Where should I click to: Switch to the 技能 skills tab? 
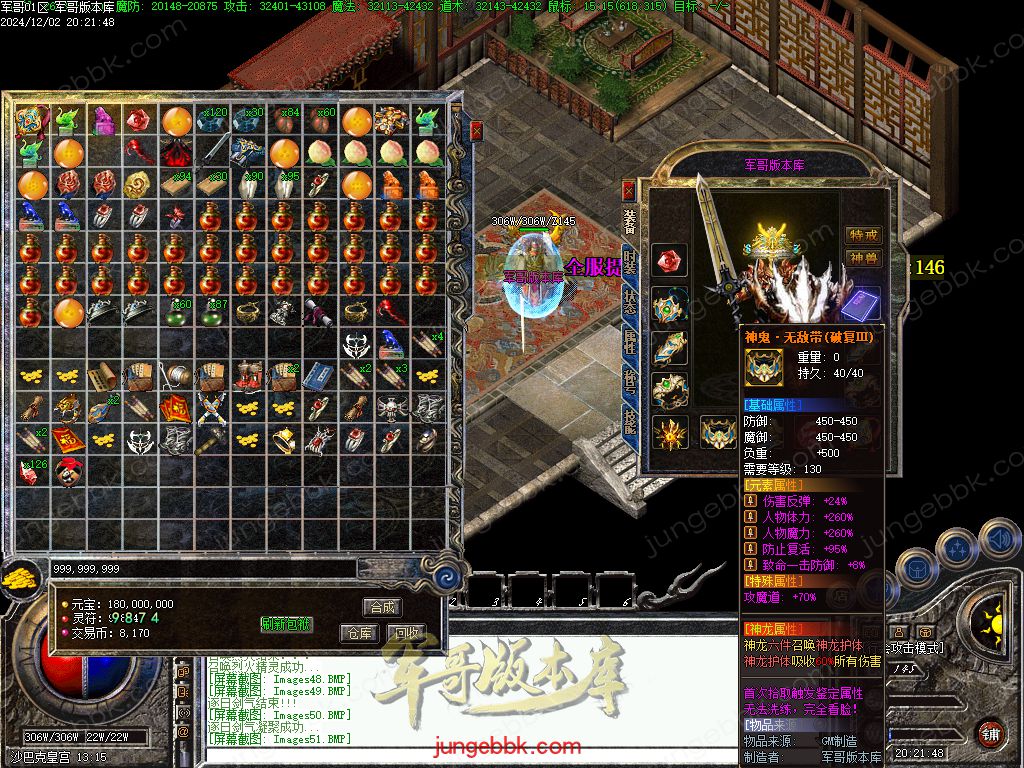click(x=630, y=423)
